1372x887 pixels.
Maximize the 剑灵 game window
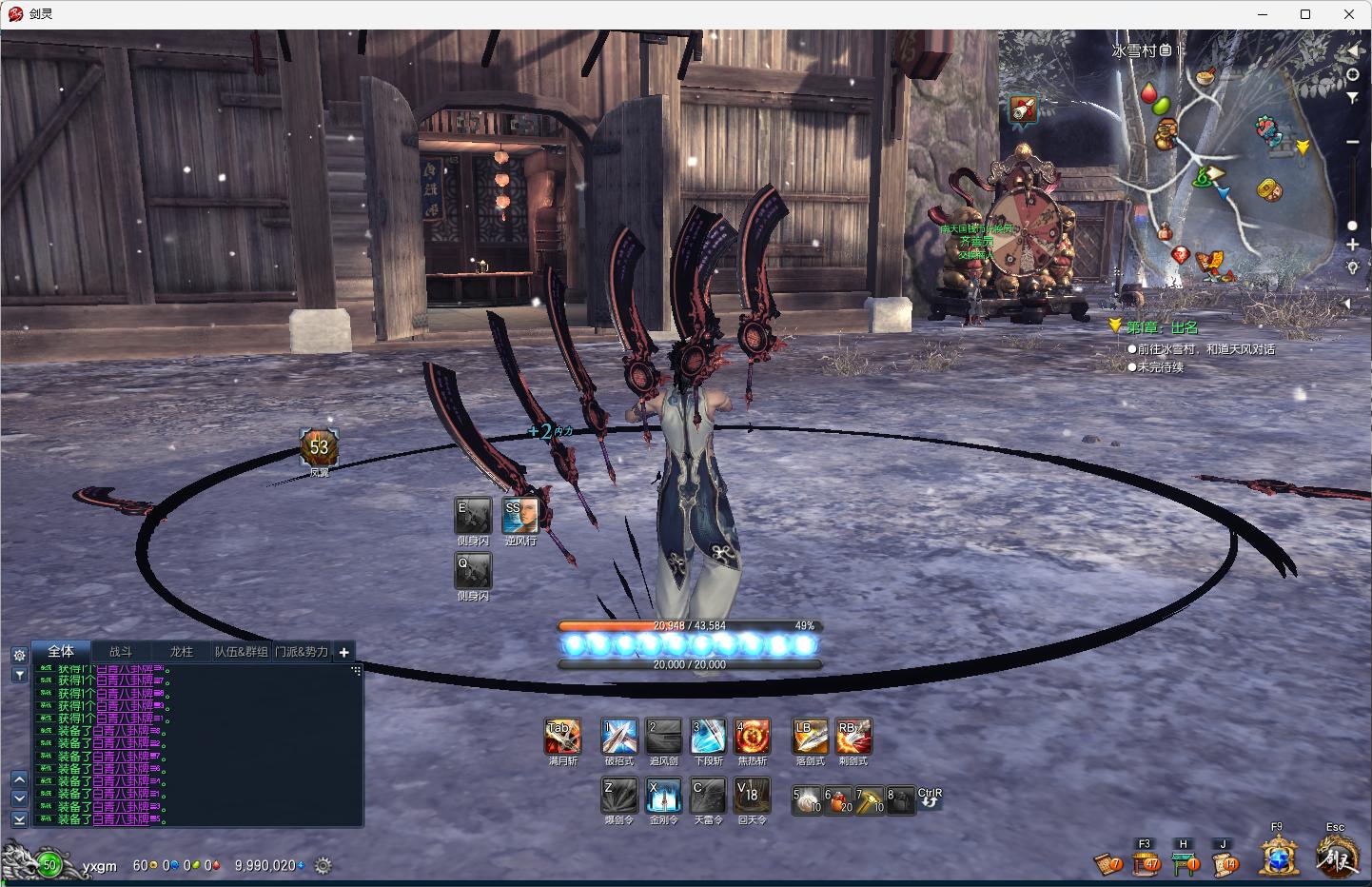1305,14
